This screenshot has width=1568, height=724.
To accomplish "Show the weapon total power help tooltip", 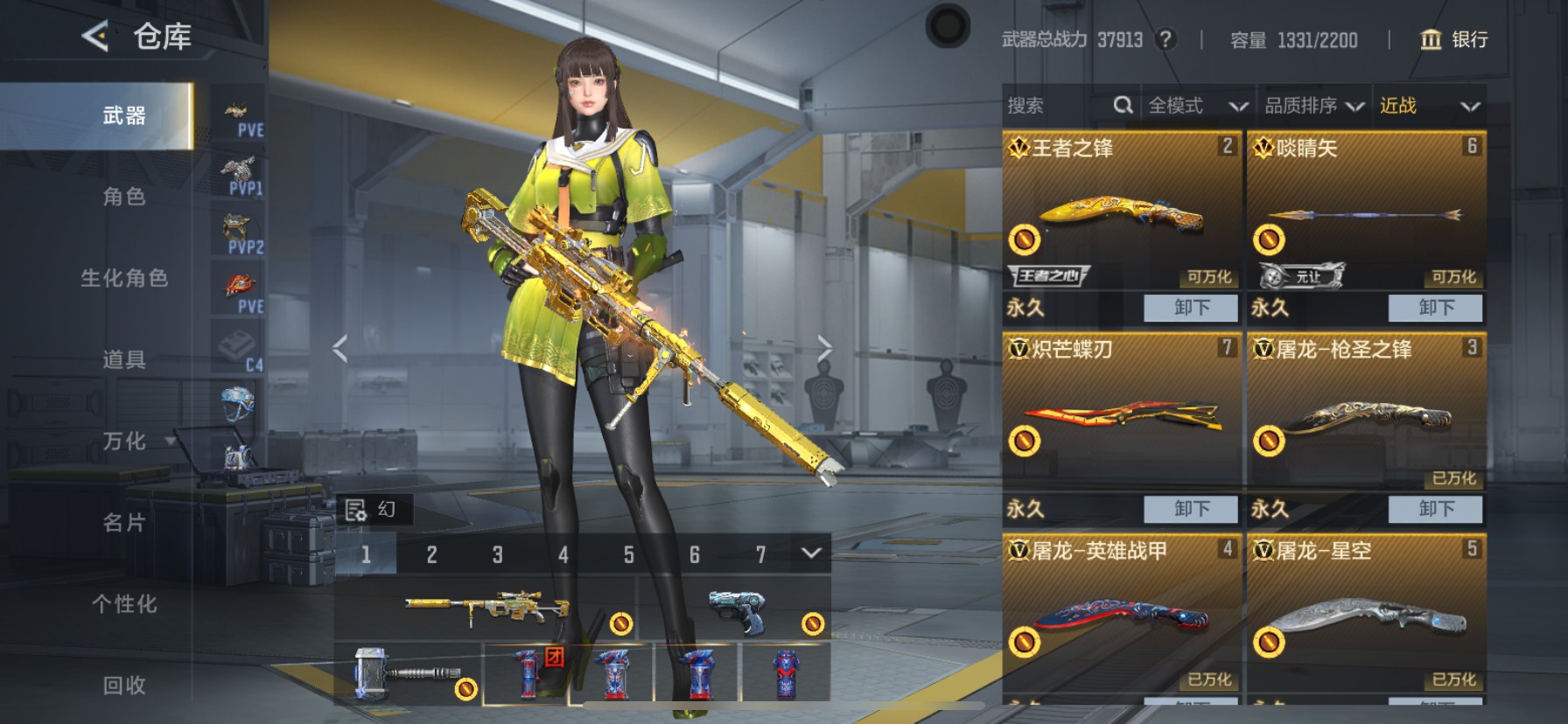I will [x=1165, y=39].
